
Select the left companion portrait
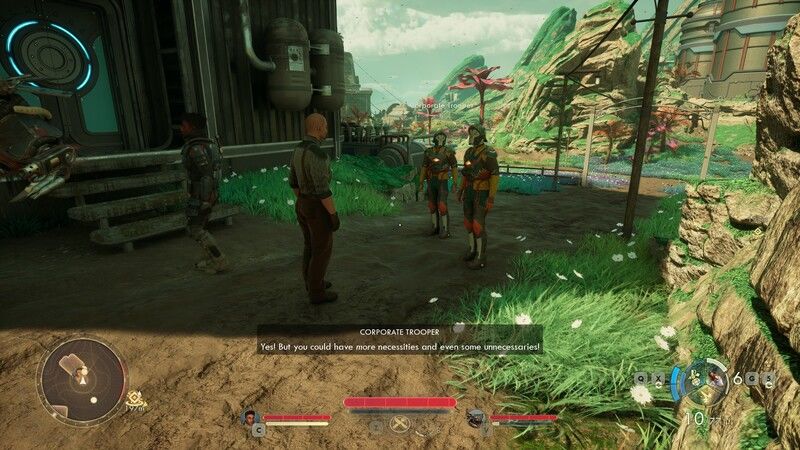tap(252, 418)
